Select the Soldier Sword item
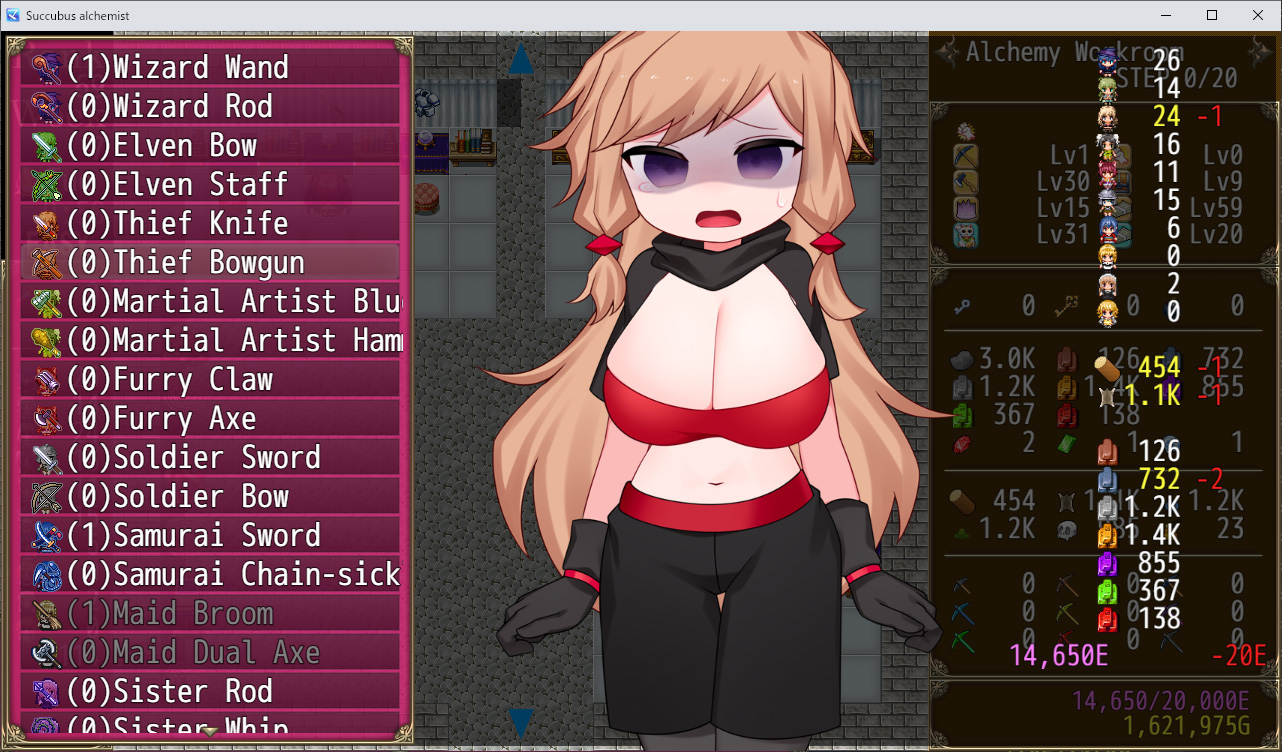Image resolution: width=1282 pixels, height=752 pixels. (210, 457)
